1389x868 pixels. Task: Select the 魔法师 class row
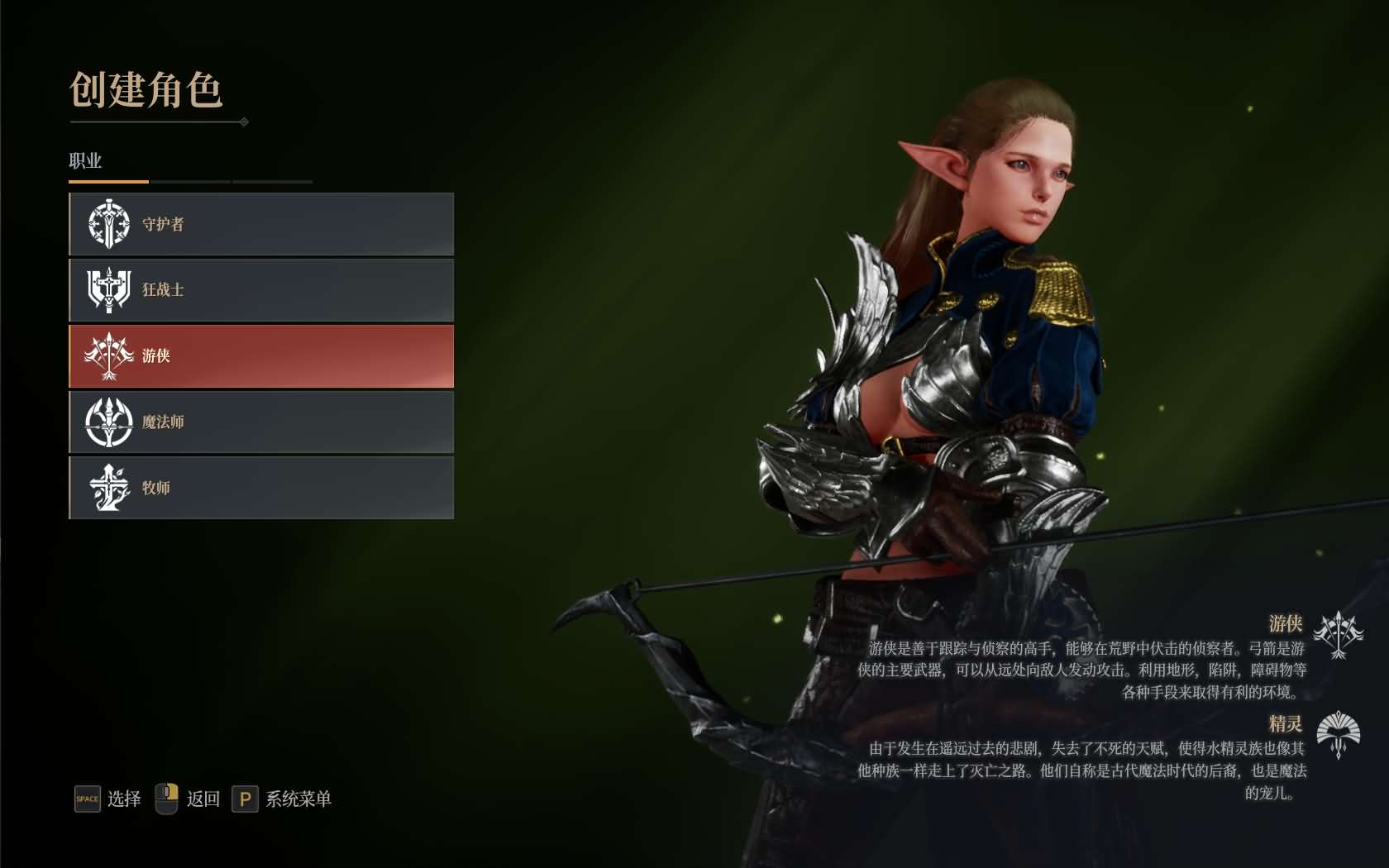pos(260,422)
